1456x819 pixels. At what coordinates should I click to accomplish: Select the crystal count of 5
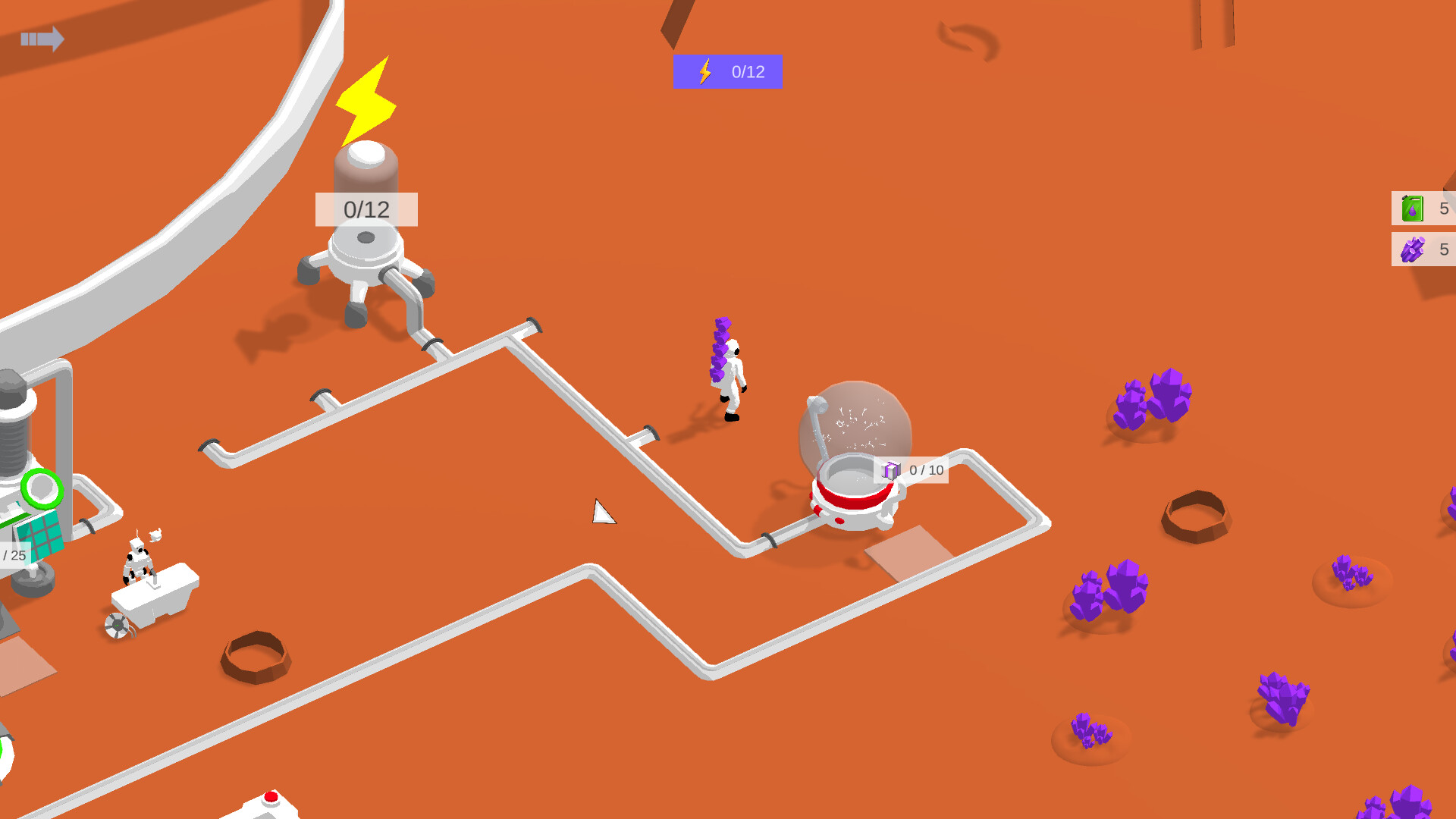coord(1443,249)
